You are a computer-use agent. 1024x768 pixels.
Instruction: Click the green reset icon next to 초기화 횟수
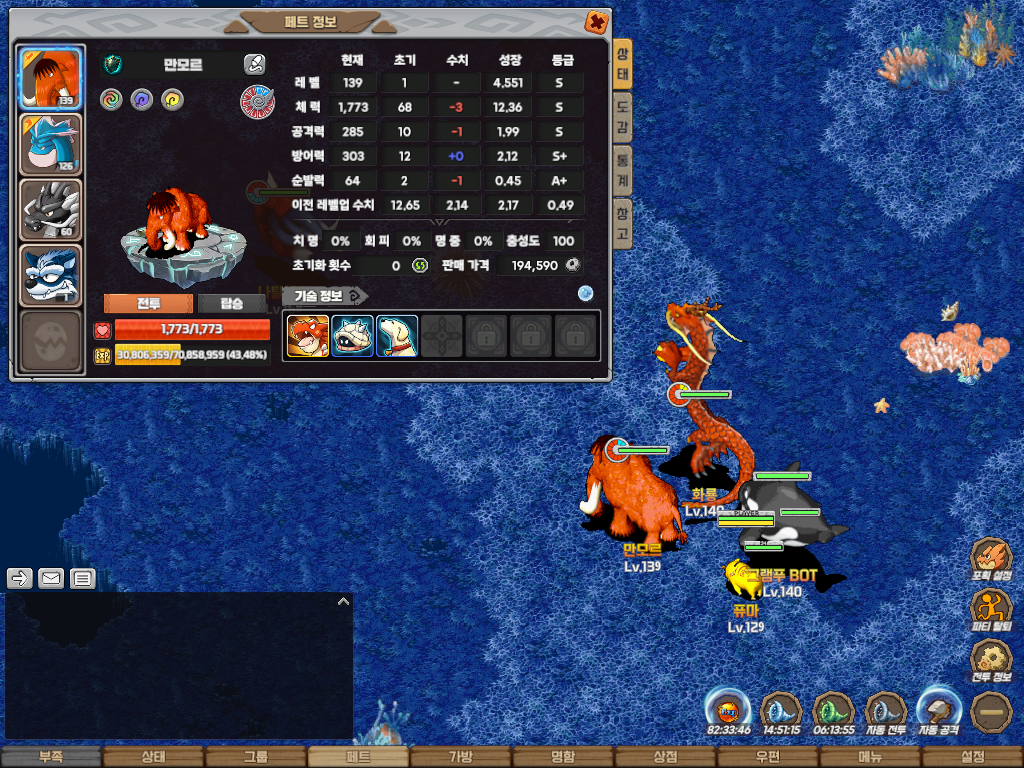click(420, 265)
